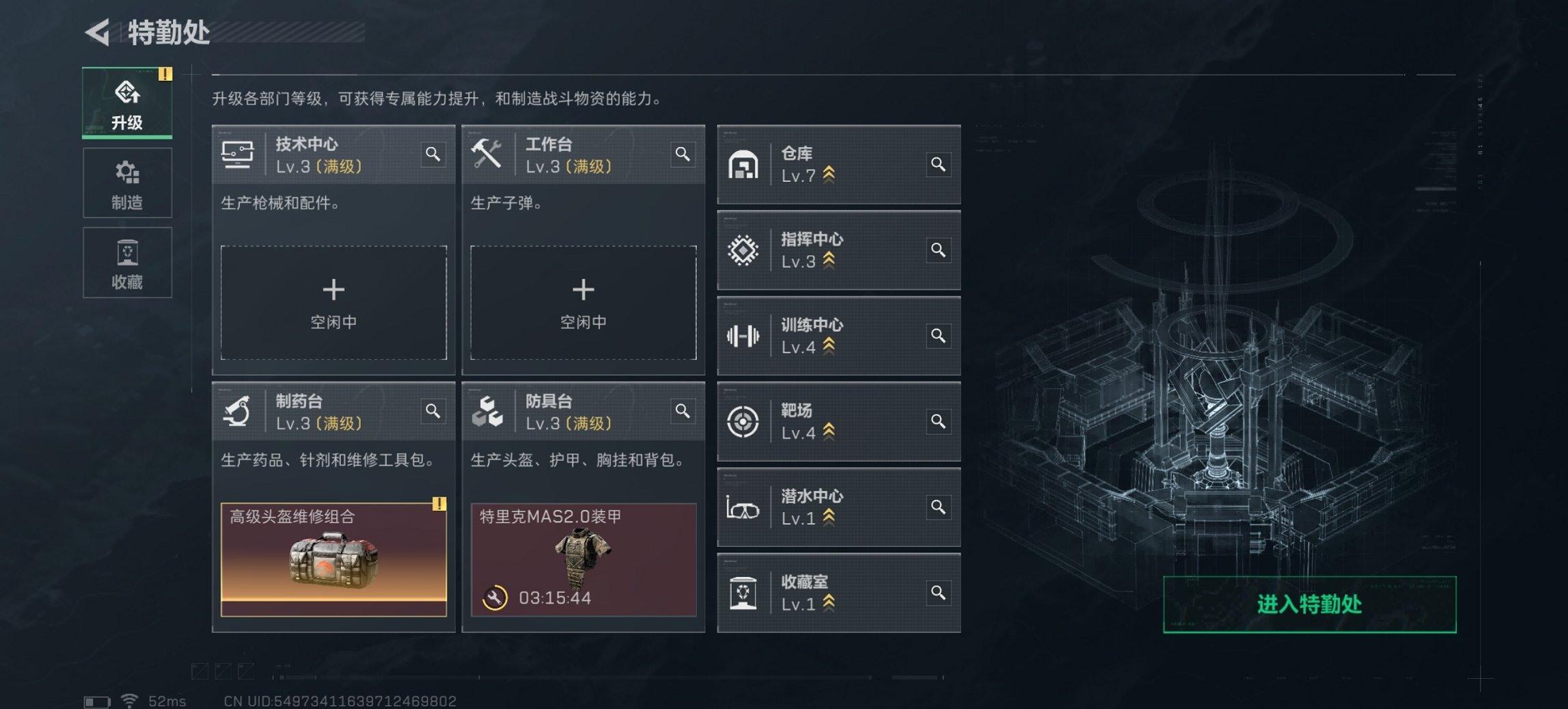This screenshot has width=1568, height=709.
Task: Switch to the 收藏 sidebar tab
Action: coord(127,263)
